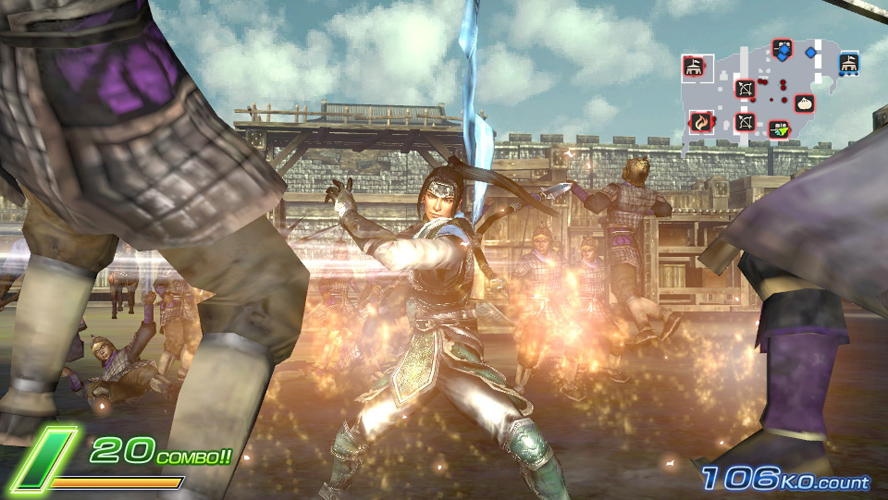Select the archer base icon beside the flame icon
Viewport: 888px width, 500px height.
point(745,122)
